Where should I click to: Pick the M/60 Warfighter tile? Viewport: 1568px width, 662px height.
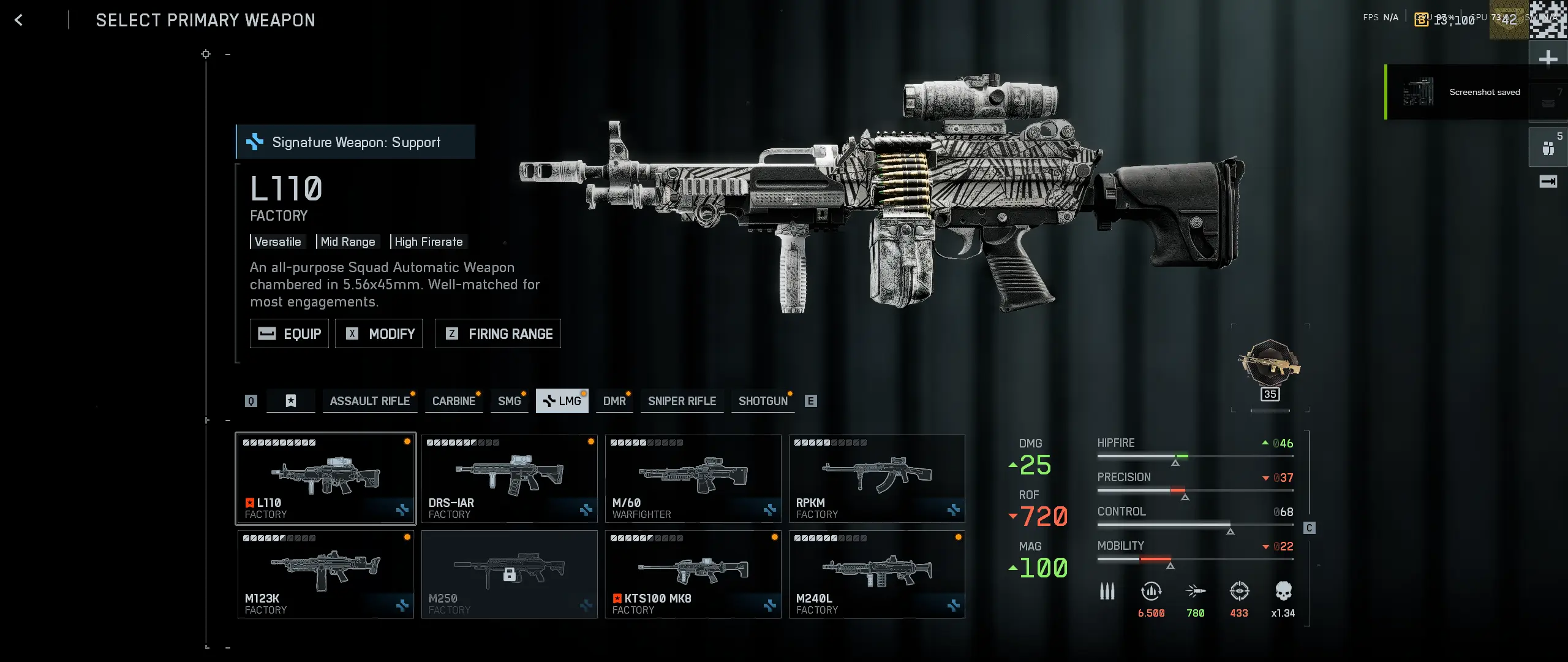coord(693,479)
